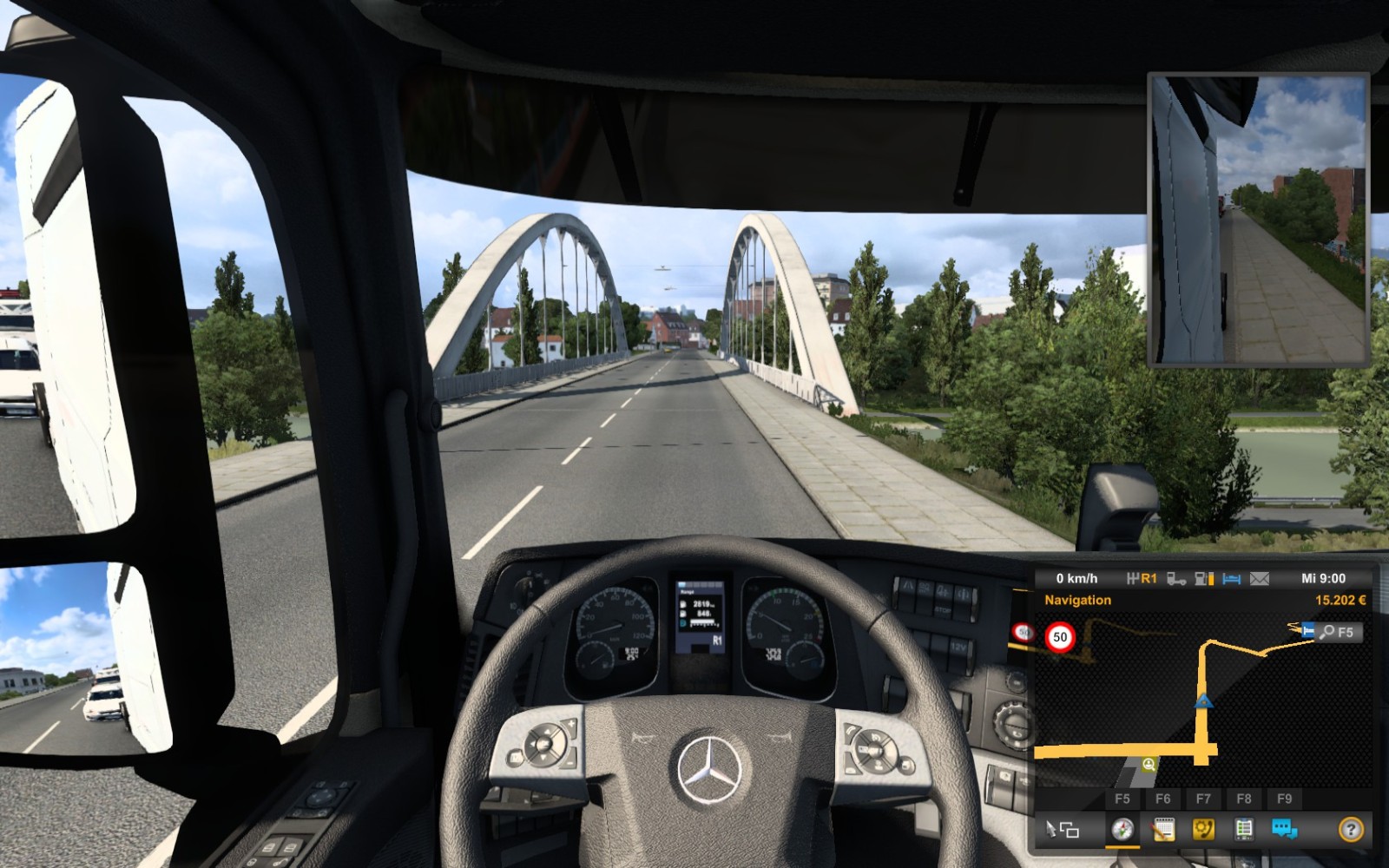Open the chat messages tab
1389x868 pixels.
tap(1284, 829)
